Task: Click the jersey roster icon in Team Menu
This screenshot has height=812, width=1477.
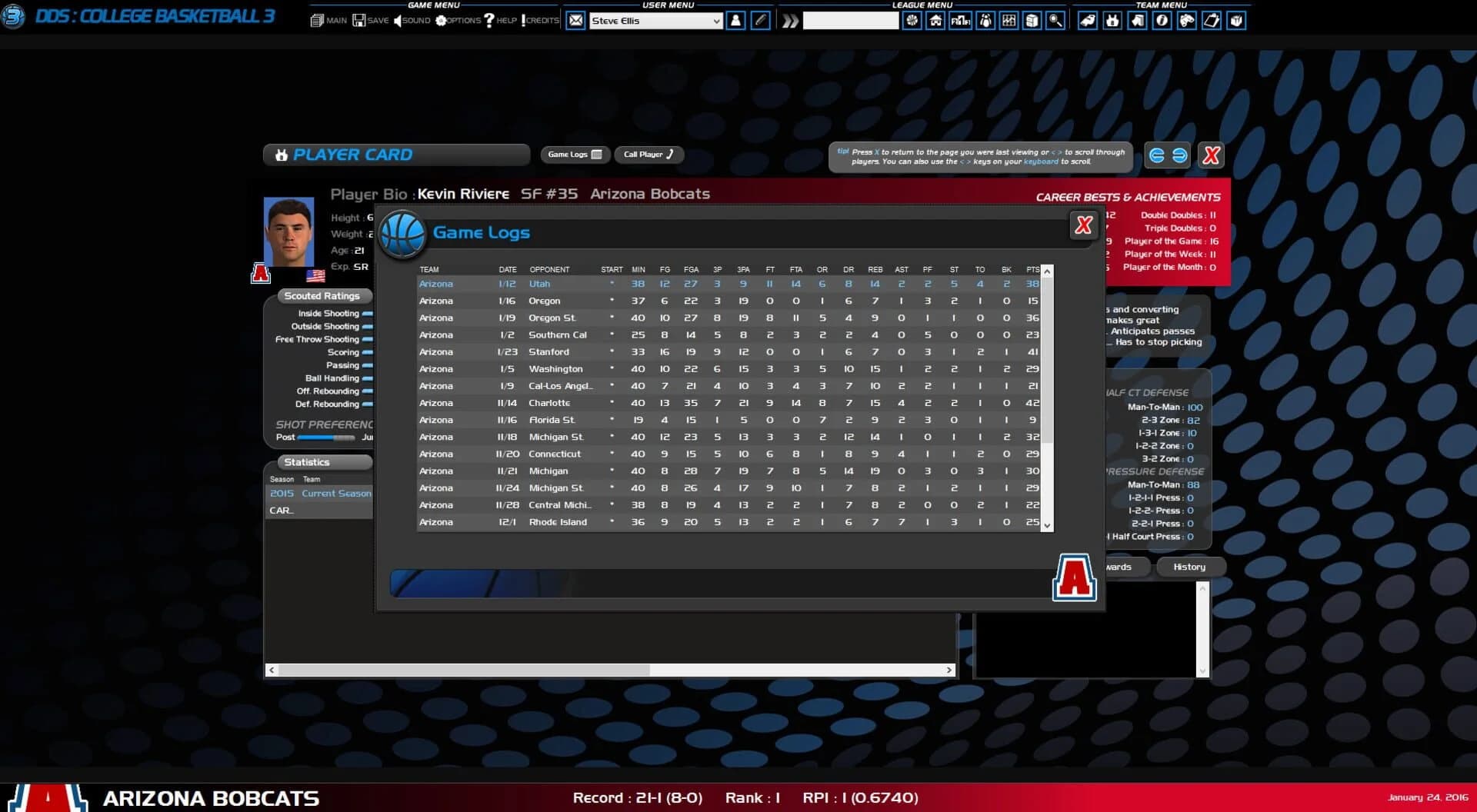Action: [1112, 21]
